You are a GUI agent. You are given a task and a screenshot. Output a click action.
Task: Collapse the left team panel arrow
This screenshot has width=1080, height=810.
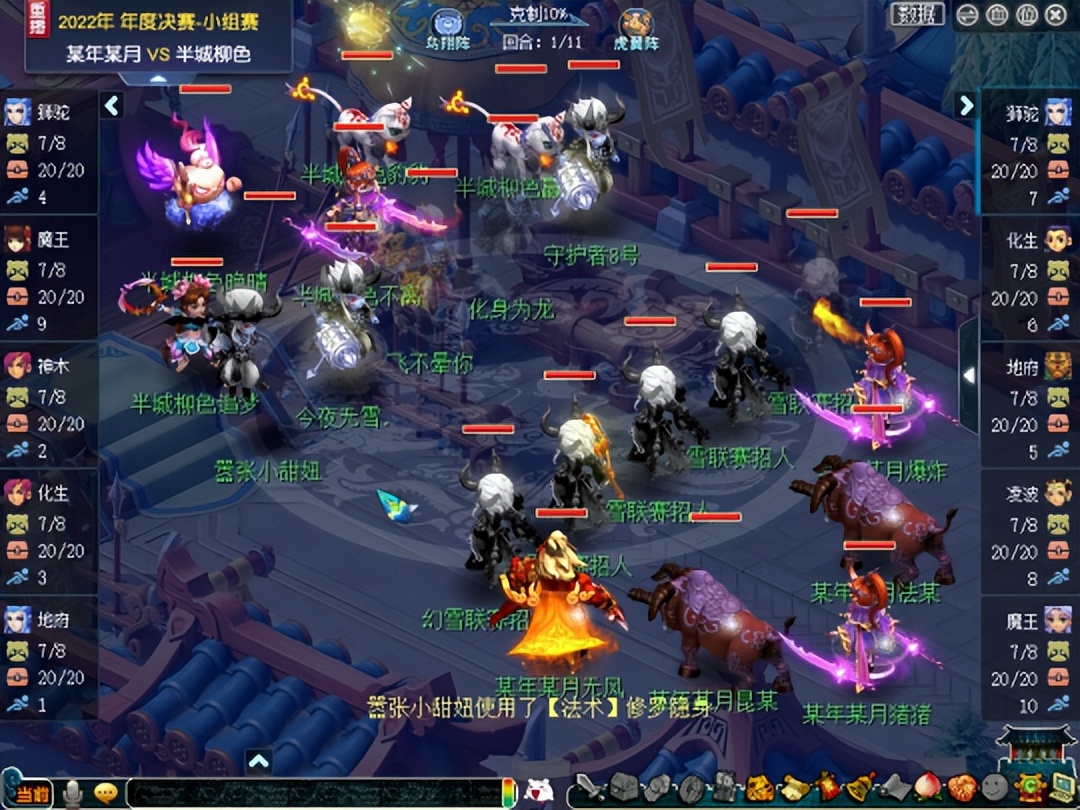point(112,105)
